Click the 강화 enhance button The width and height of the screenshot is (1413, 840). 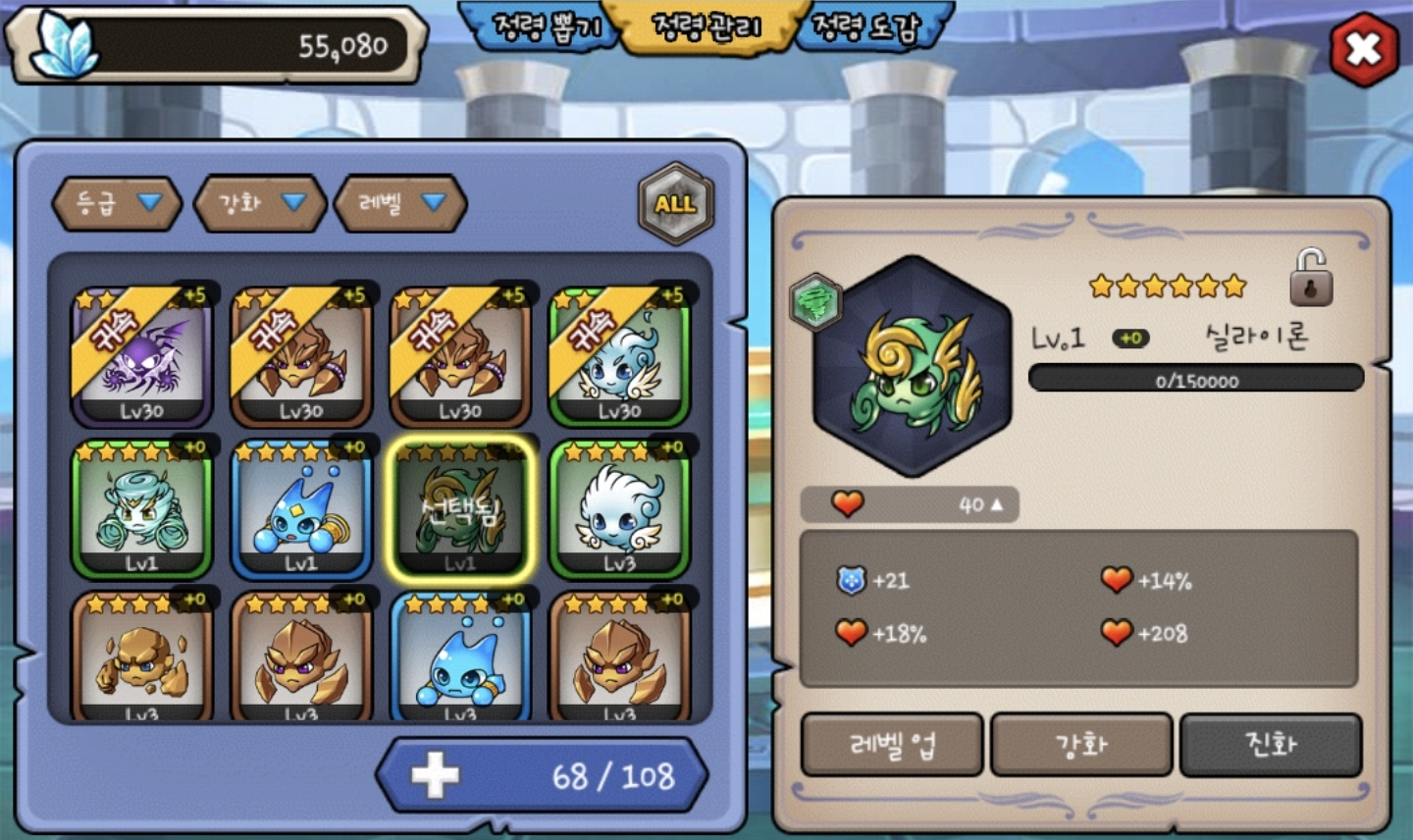click(x=1081, y=745)
